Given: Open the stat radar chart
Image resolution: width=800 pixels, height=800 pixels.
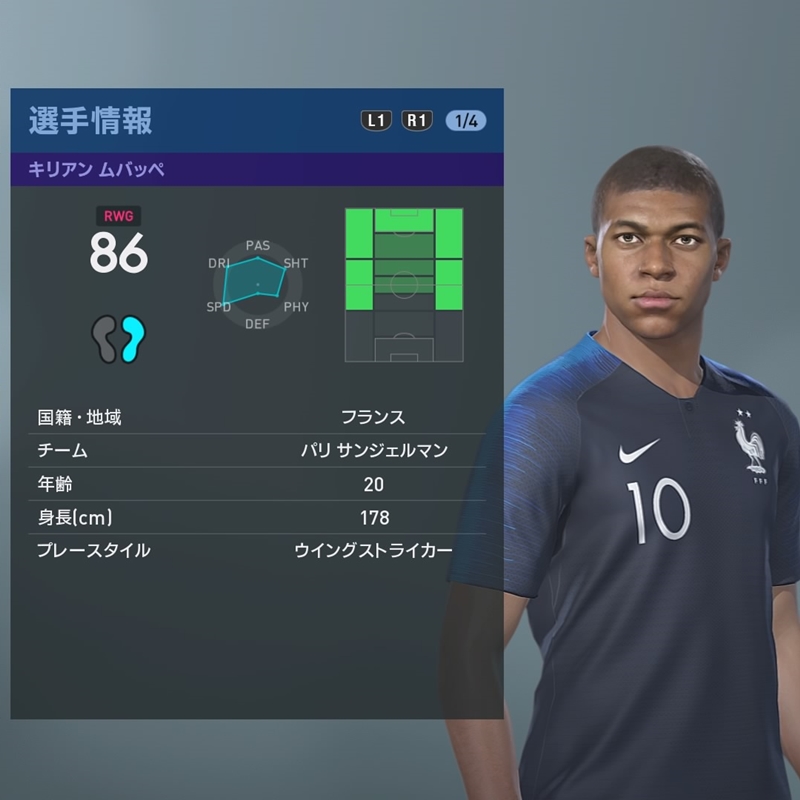Looking at the screenshot, I should click(x=257, y=285).
